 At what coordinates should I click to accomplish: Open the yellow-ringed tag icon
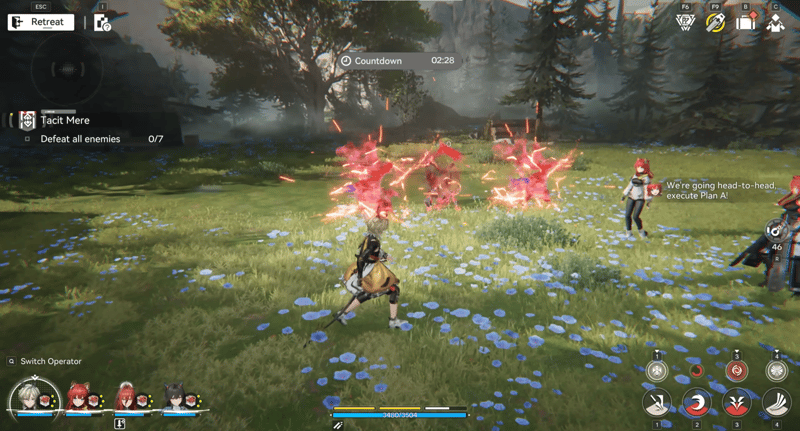click(715, 23)
